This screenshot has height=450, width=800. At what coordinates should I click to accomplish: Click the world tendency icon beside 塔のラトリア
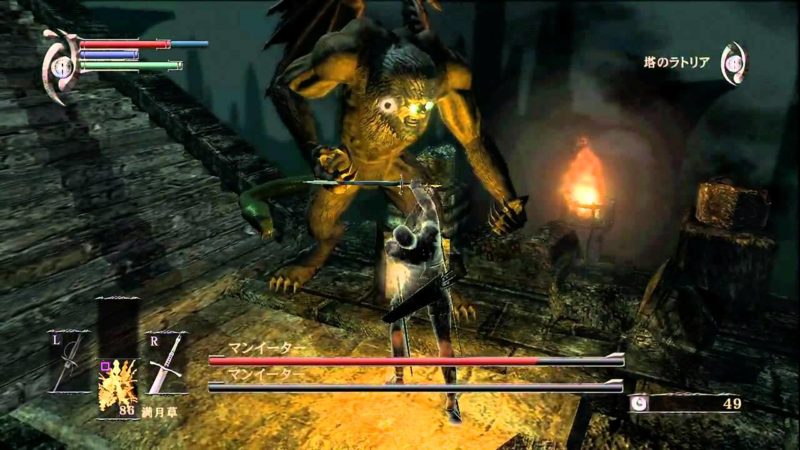coord(733,62)
